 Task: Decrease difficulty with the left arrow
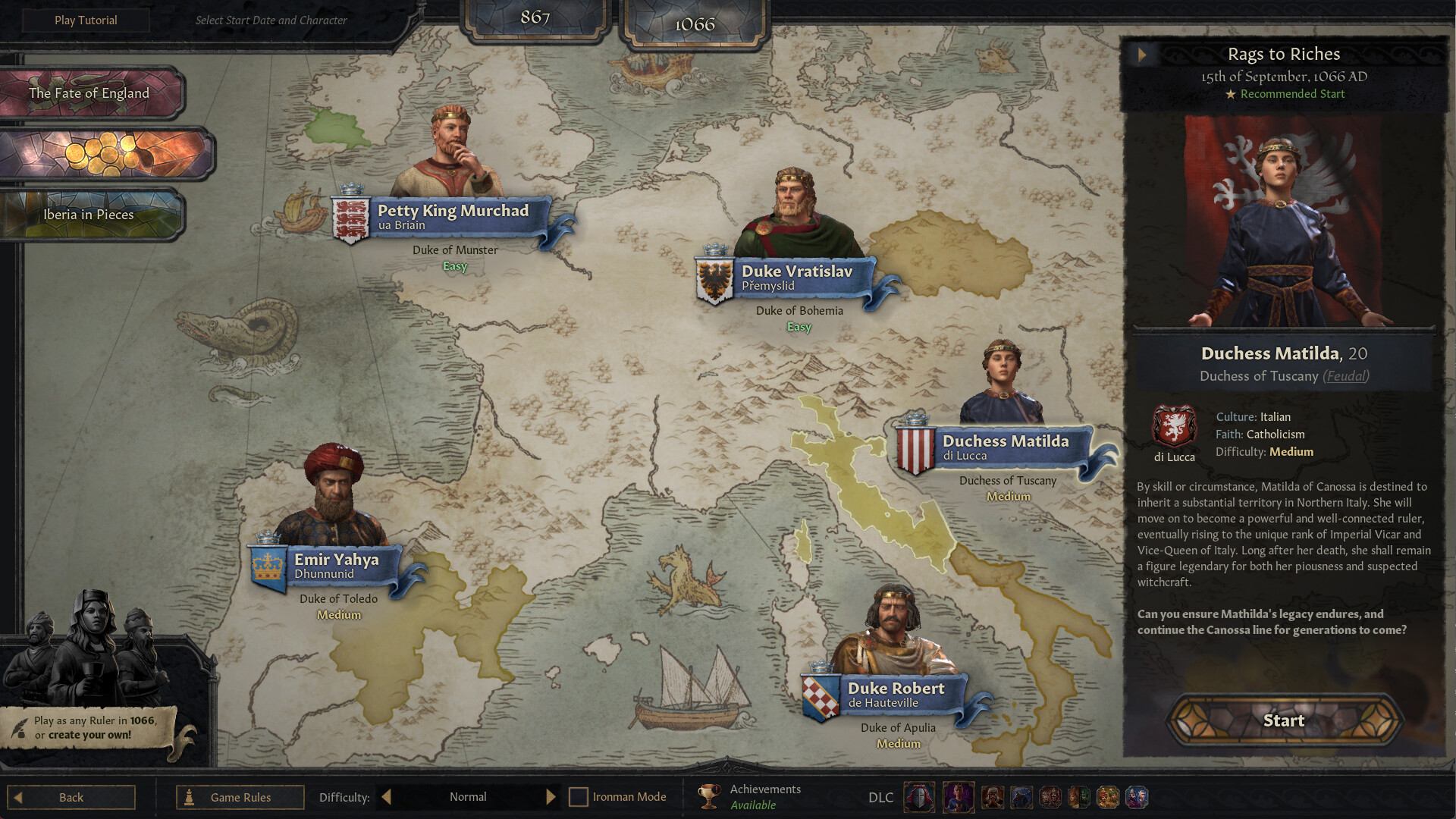pos(385,796)
